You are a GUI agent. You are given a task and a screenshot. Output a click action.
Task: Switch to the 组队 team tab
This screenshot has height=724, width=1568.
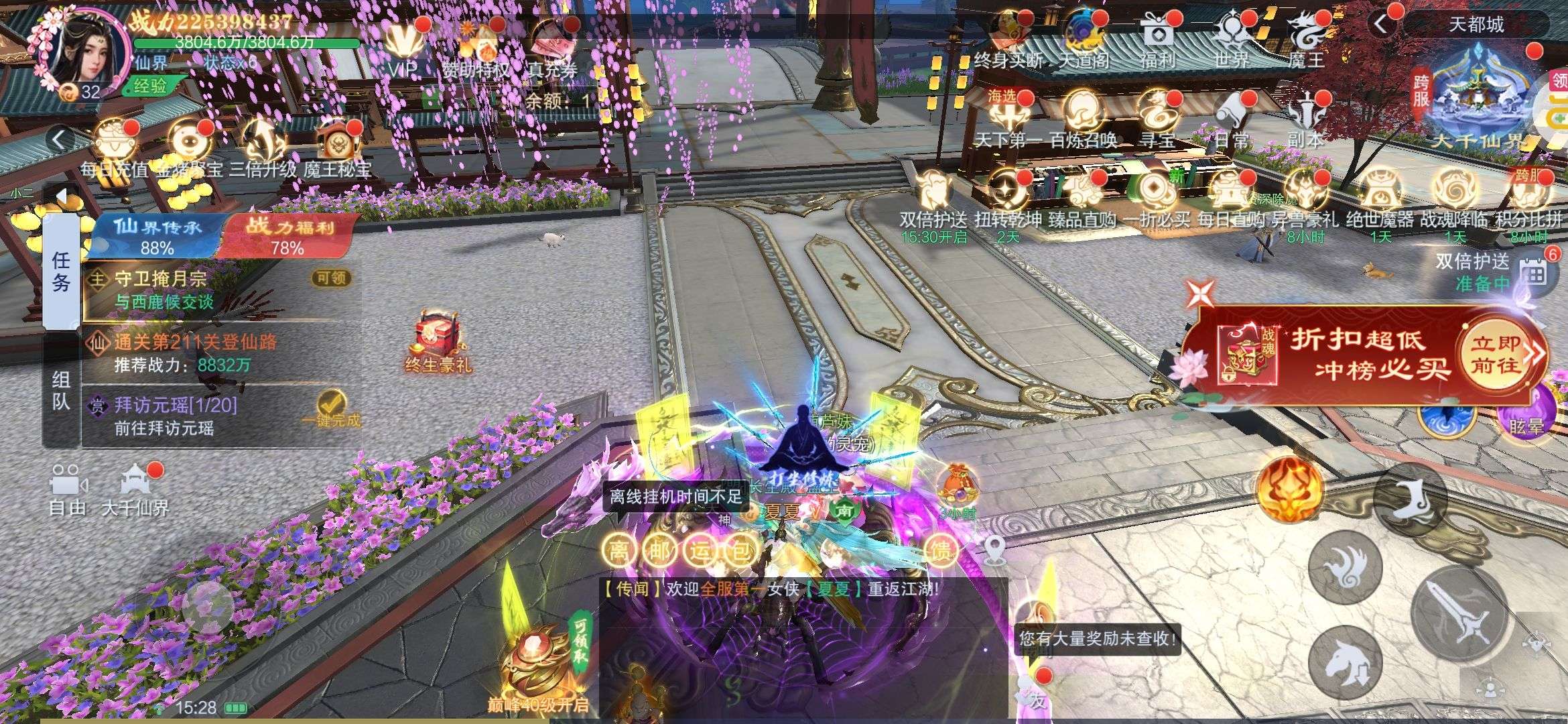click(x=61, y=390)
